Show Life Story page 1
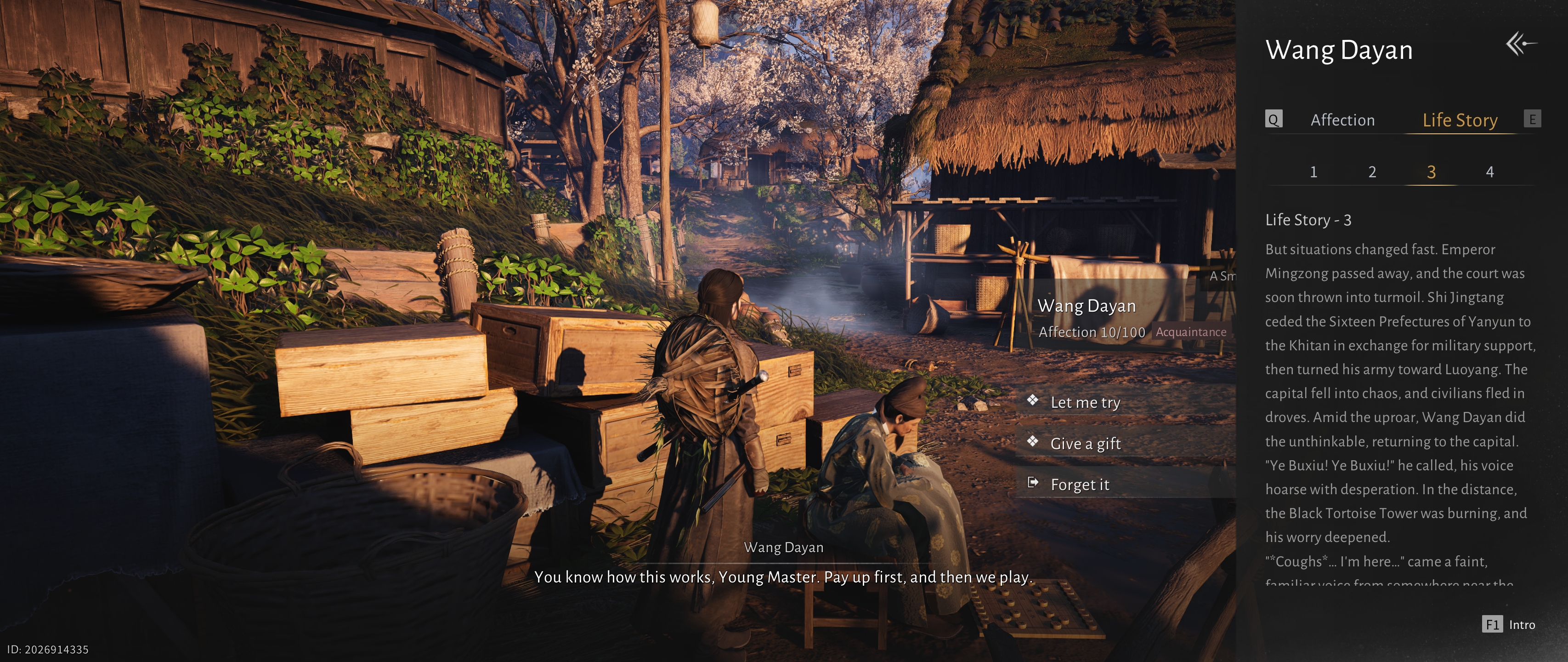Image resolution: width=1568 pixels, height=662 pixels. click(1313, 172)
